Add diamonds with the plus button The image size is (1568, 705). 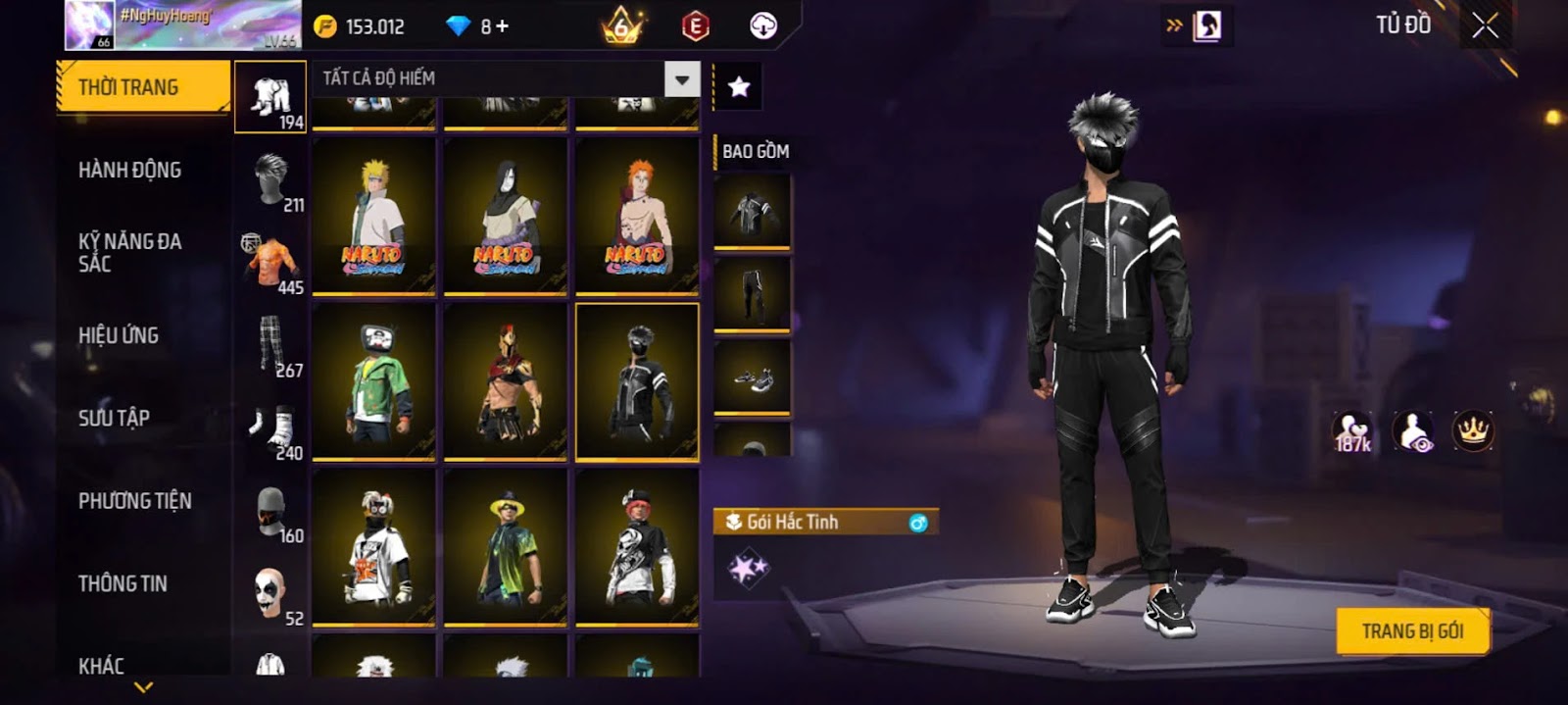tap(503, 26)
